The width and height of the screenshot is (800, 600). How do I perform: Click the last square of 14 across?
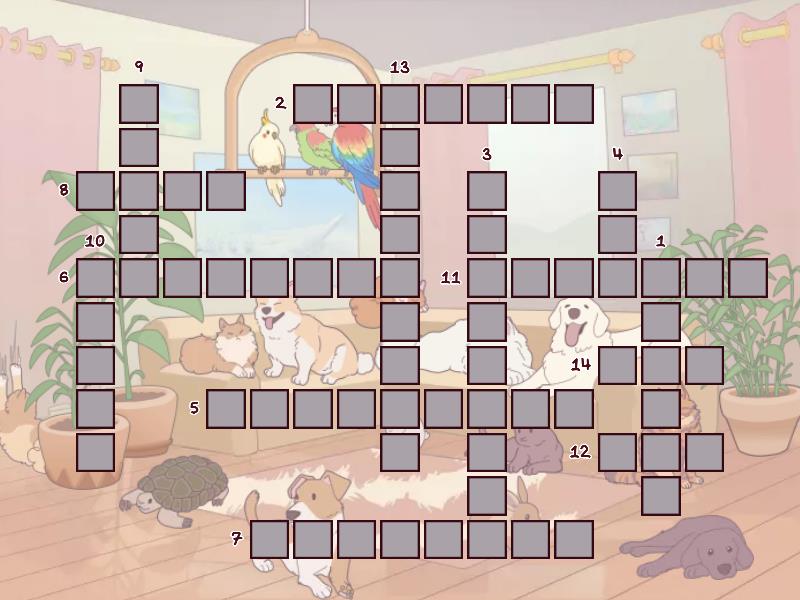point(705,365)
